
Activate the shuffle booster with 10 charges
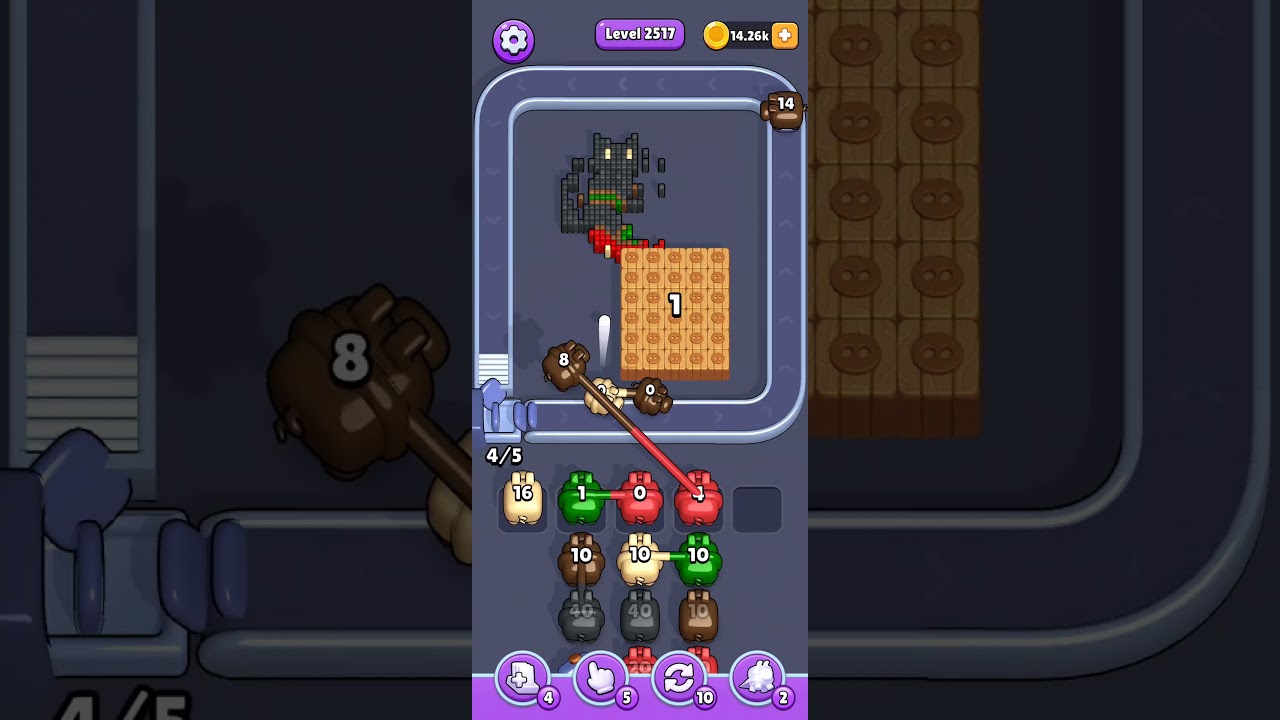point(681,677)
